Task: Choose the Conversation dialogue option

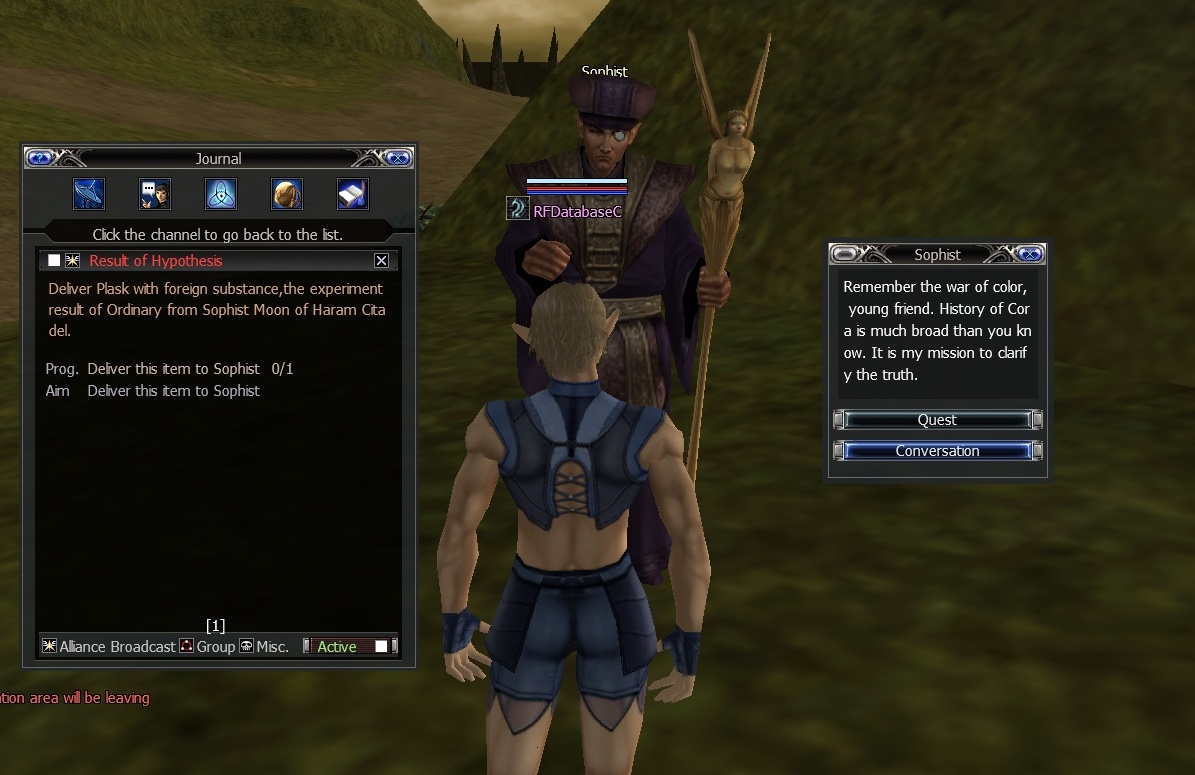Action: [x=937, y=451]
